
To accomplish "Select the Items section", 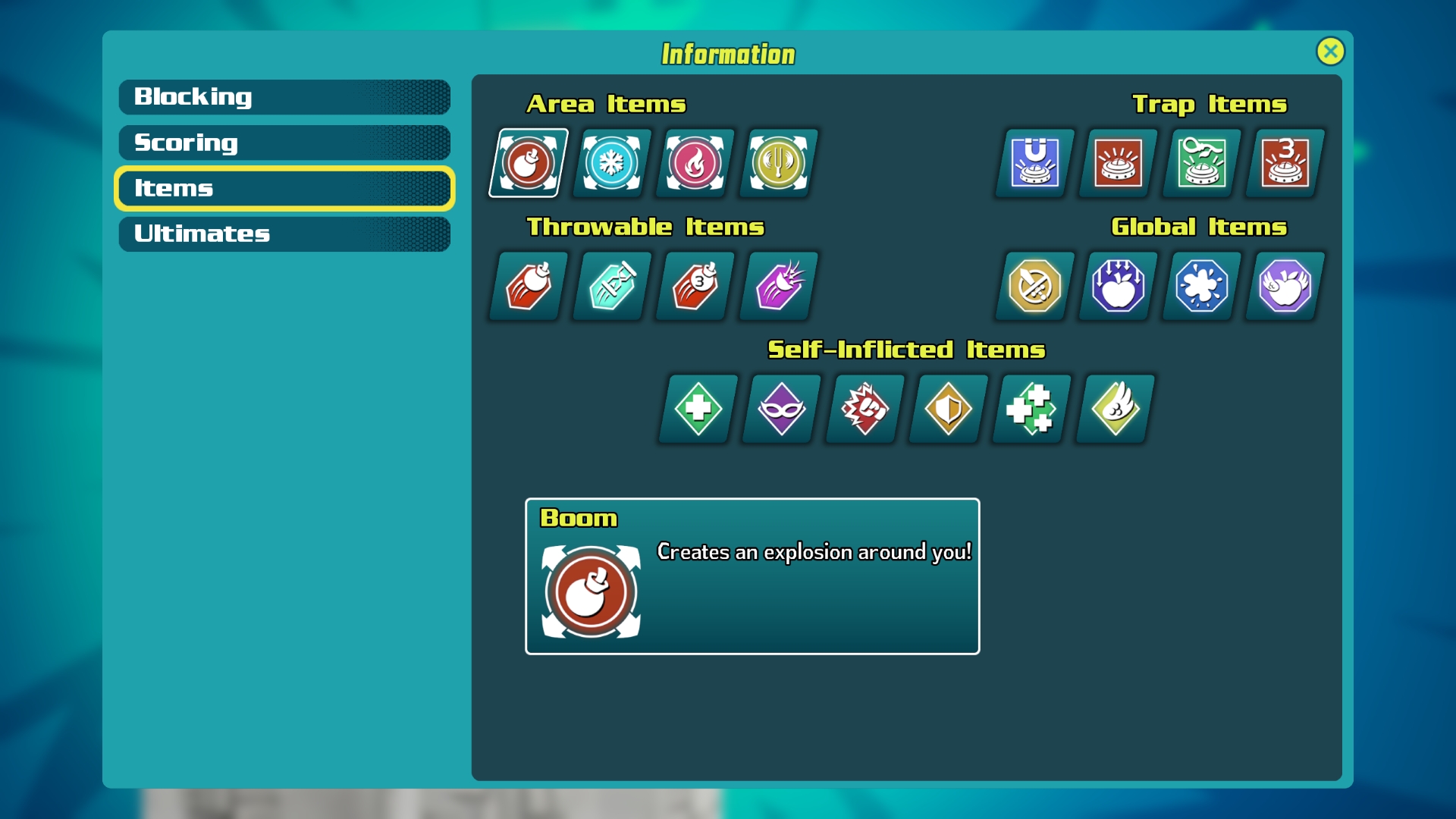I will click(x=284, y=188).
